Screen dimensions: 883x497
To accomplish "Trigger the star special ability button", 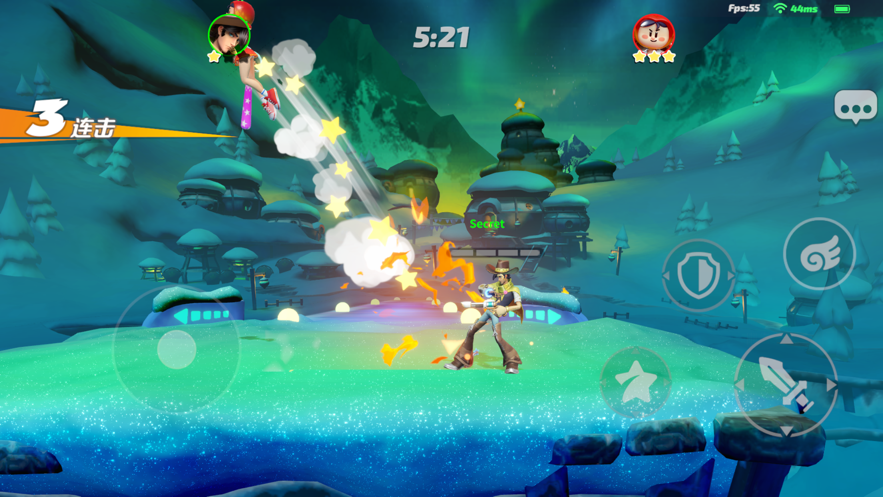I will coord(635,382).
